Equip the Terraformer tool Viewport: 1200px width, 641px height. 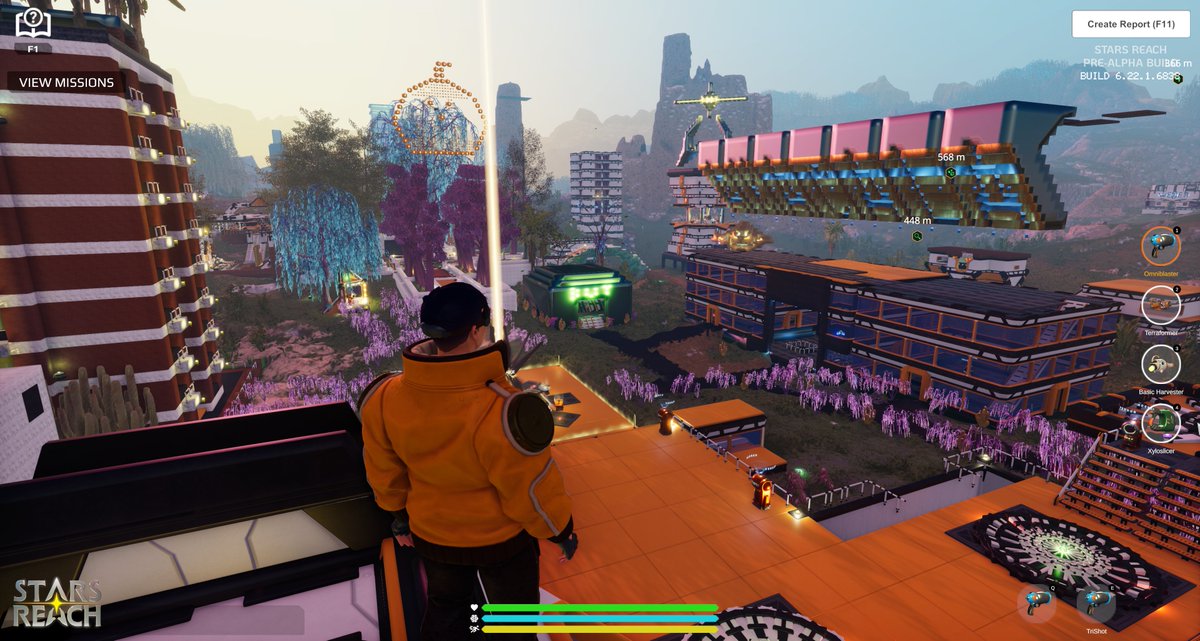coord(1161,305)
